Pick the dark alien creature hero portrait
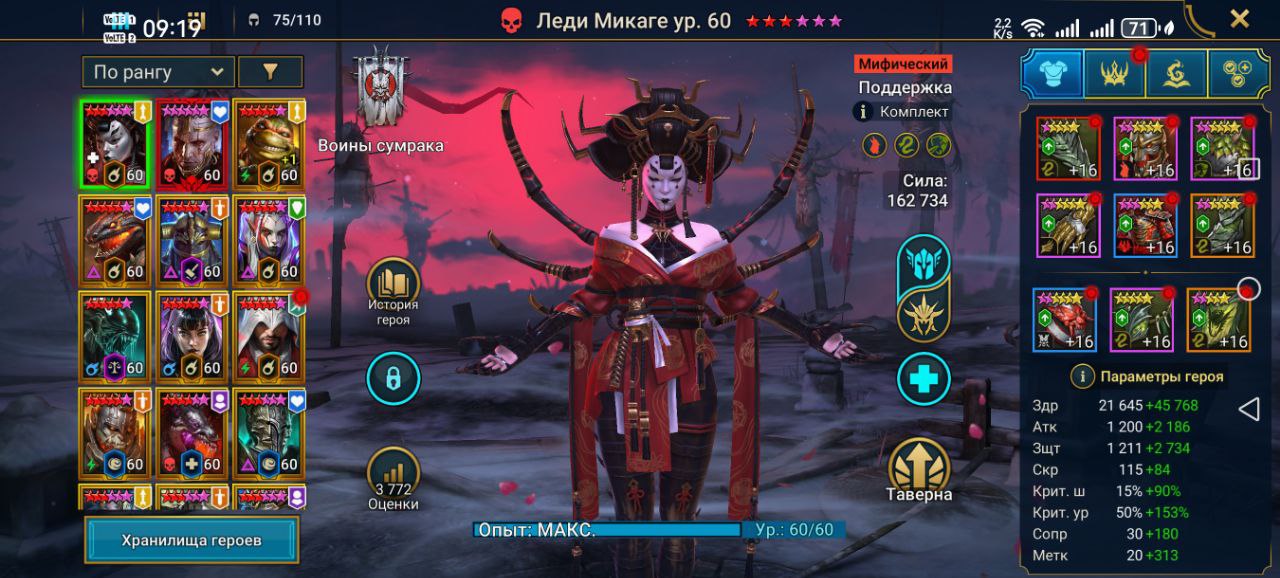 point(115,334)
